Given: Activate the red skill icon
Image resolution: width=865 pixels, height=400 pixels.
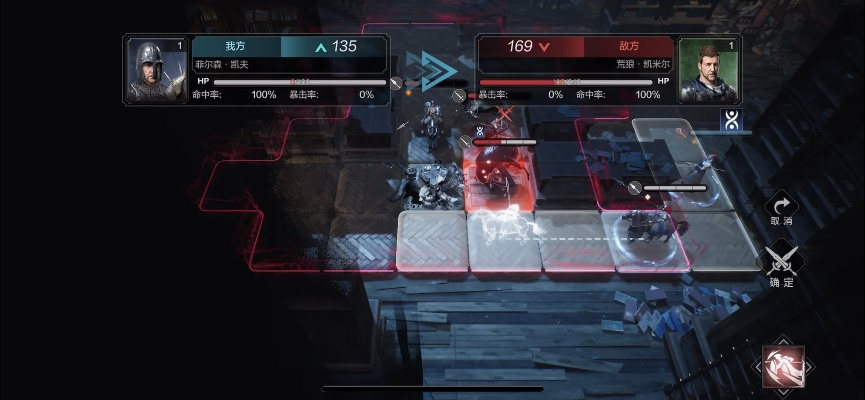Looking at the screenshot, I should 782,366.
